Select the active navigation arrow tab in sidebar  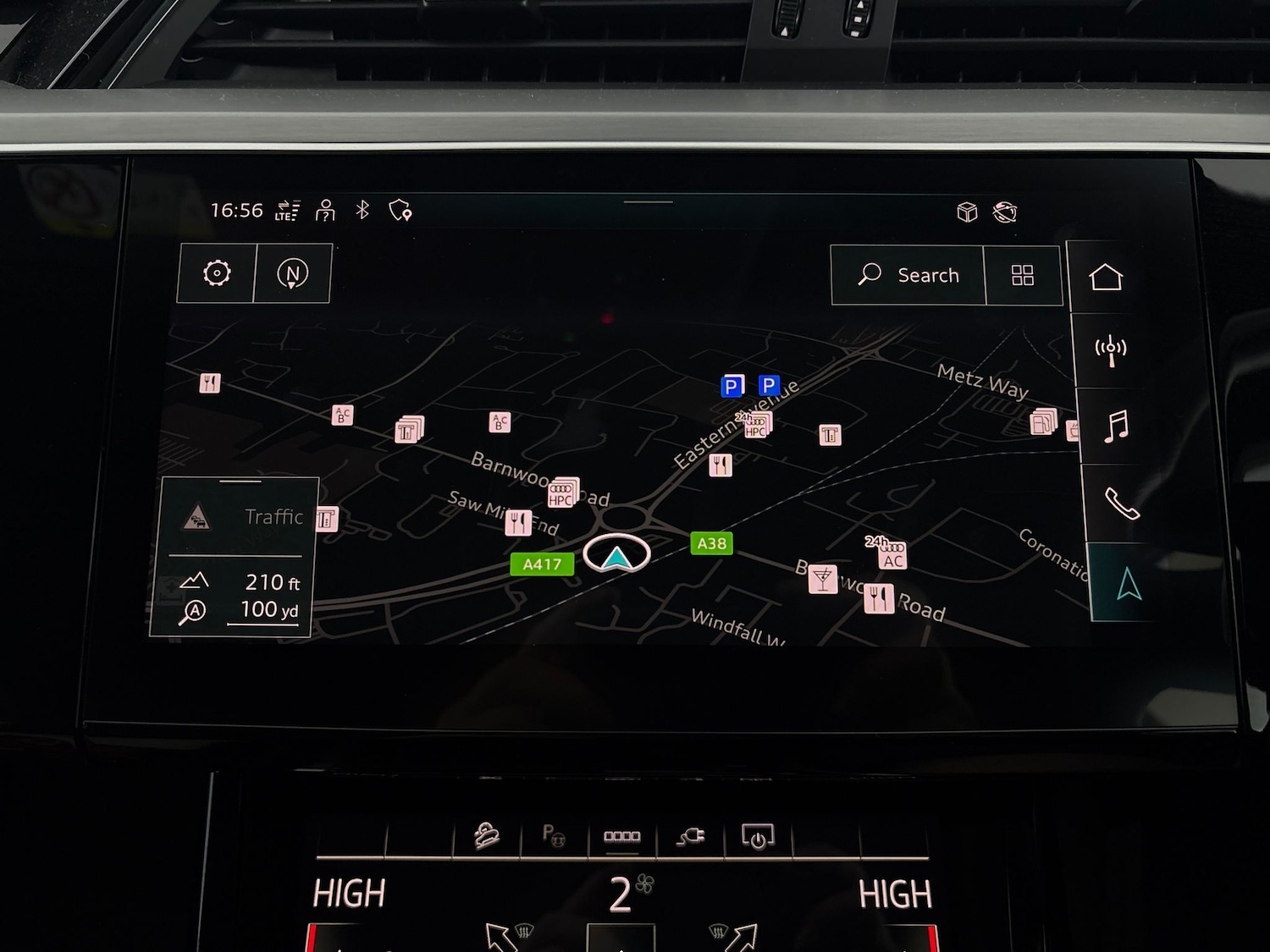click(x=1126, y=582)
